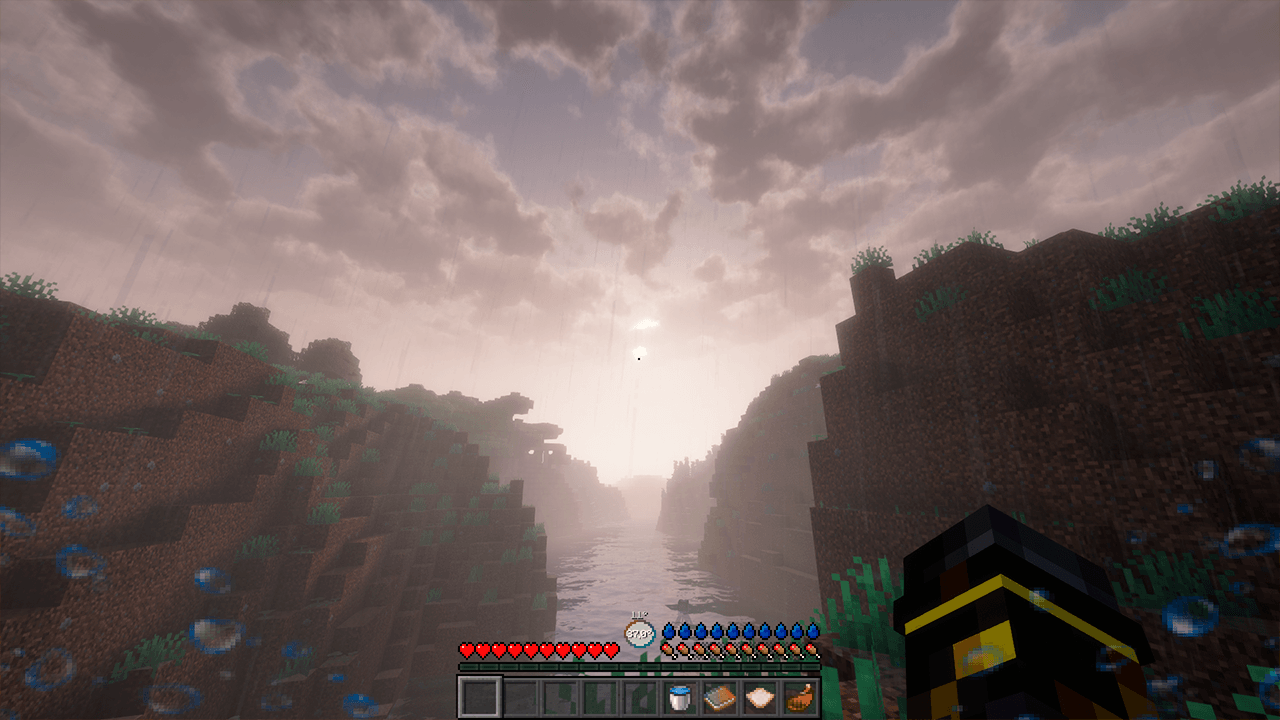Select the cooked chicken drumstick item
1280x720 pixels.
[799, 697]
